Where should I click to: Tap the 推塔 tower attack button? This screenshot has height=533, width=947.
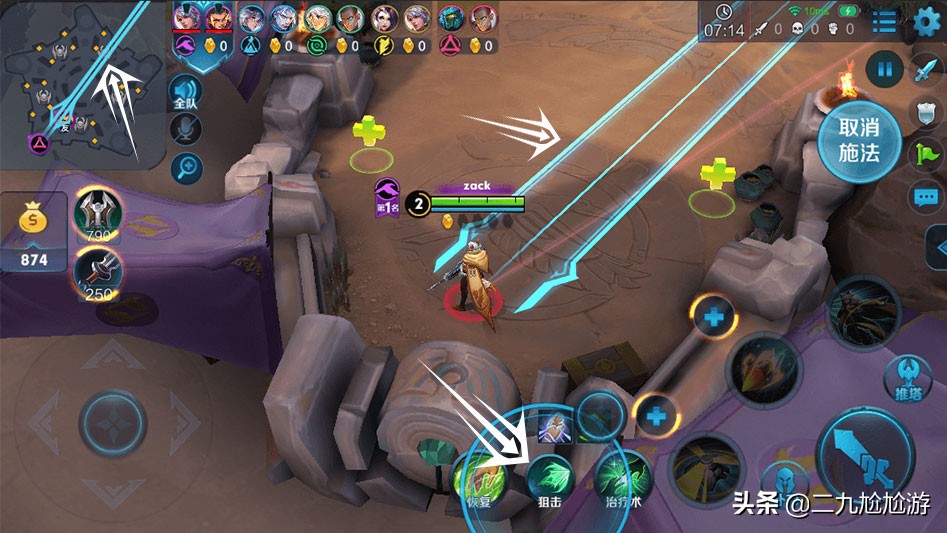(x=907, y=377)
